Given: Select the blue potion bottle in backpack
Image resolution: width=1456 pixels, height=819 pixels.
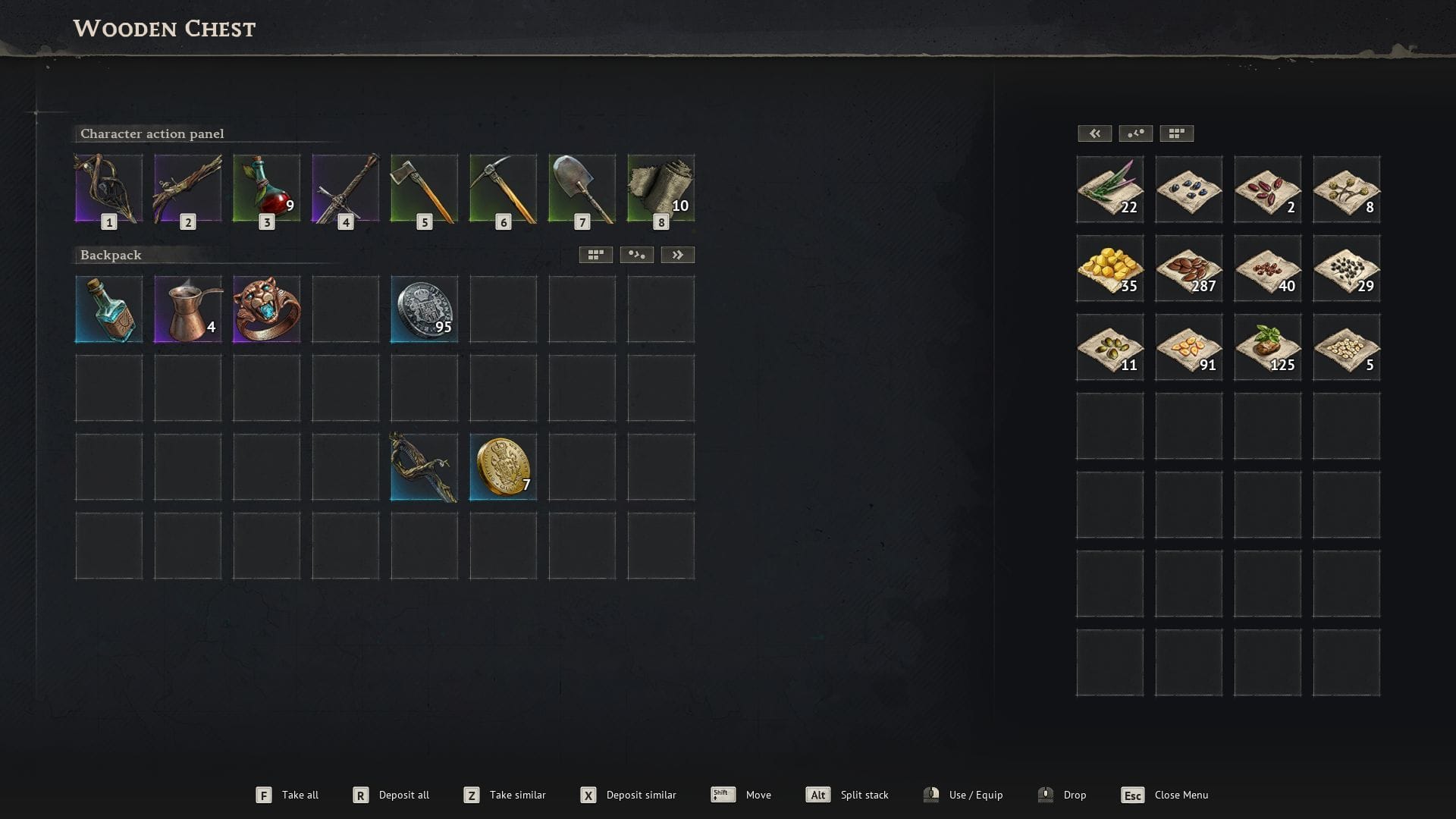Looking at the screenshot, I should coord(108,309).
